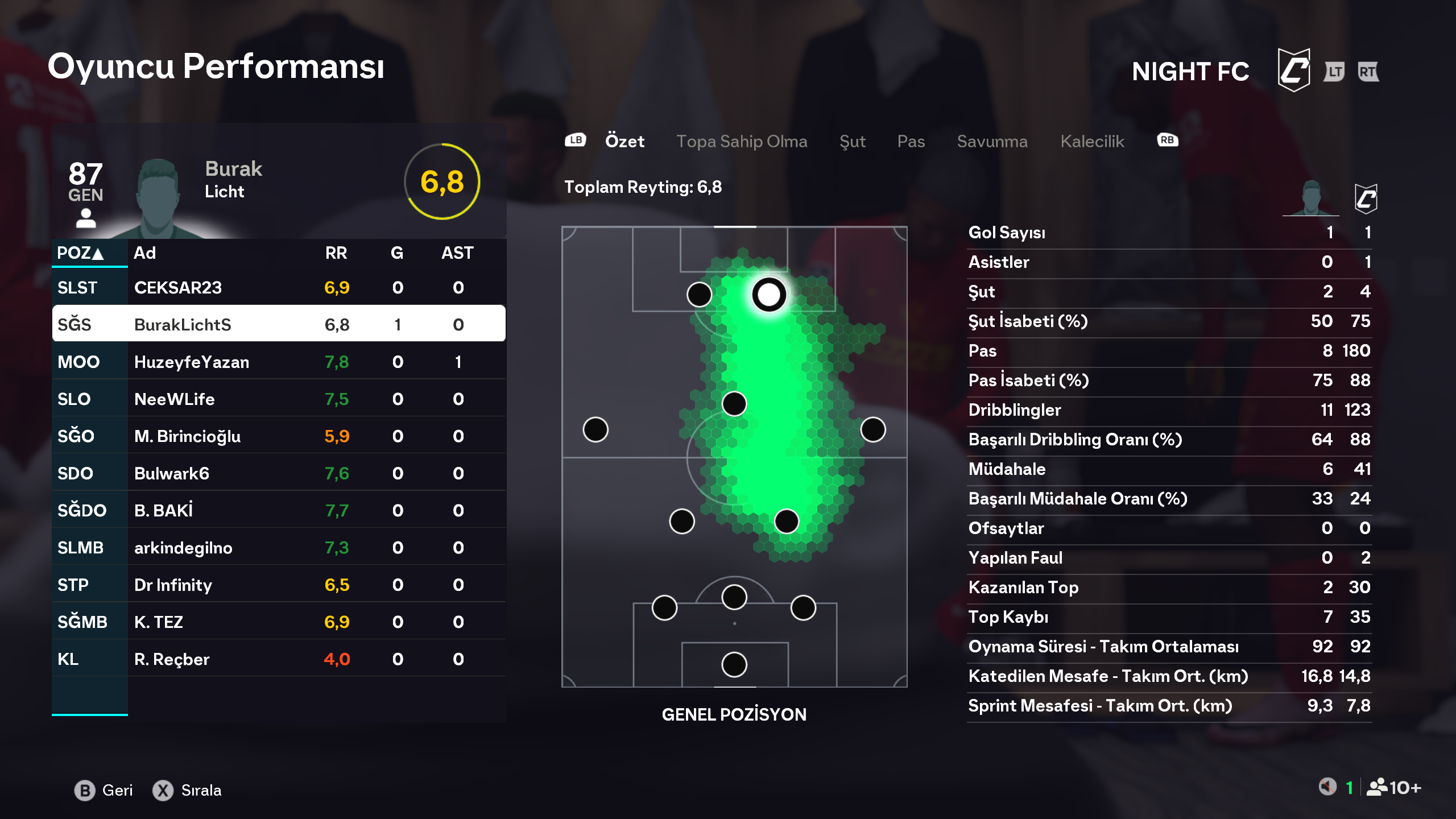Image resolution: width=1456 pixels, height=819 pixels.
Task: Sort the list by POZ column
Action: 80,253
